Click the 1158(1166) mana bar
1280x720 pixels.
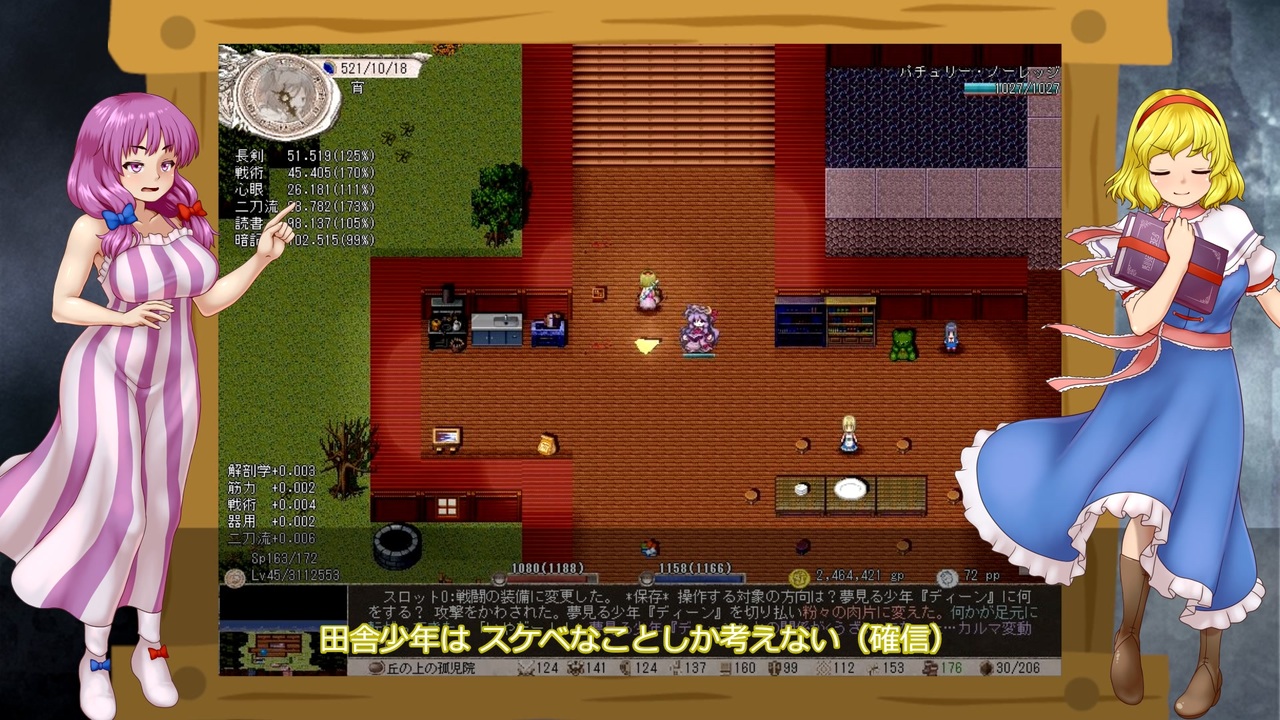(700, 579)
